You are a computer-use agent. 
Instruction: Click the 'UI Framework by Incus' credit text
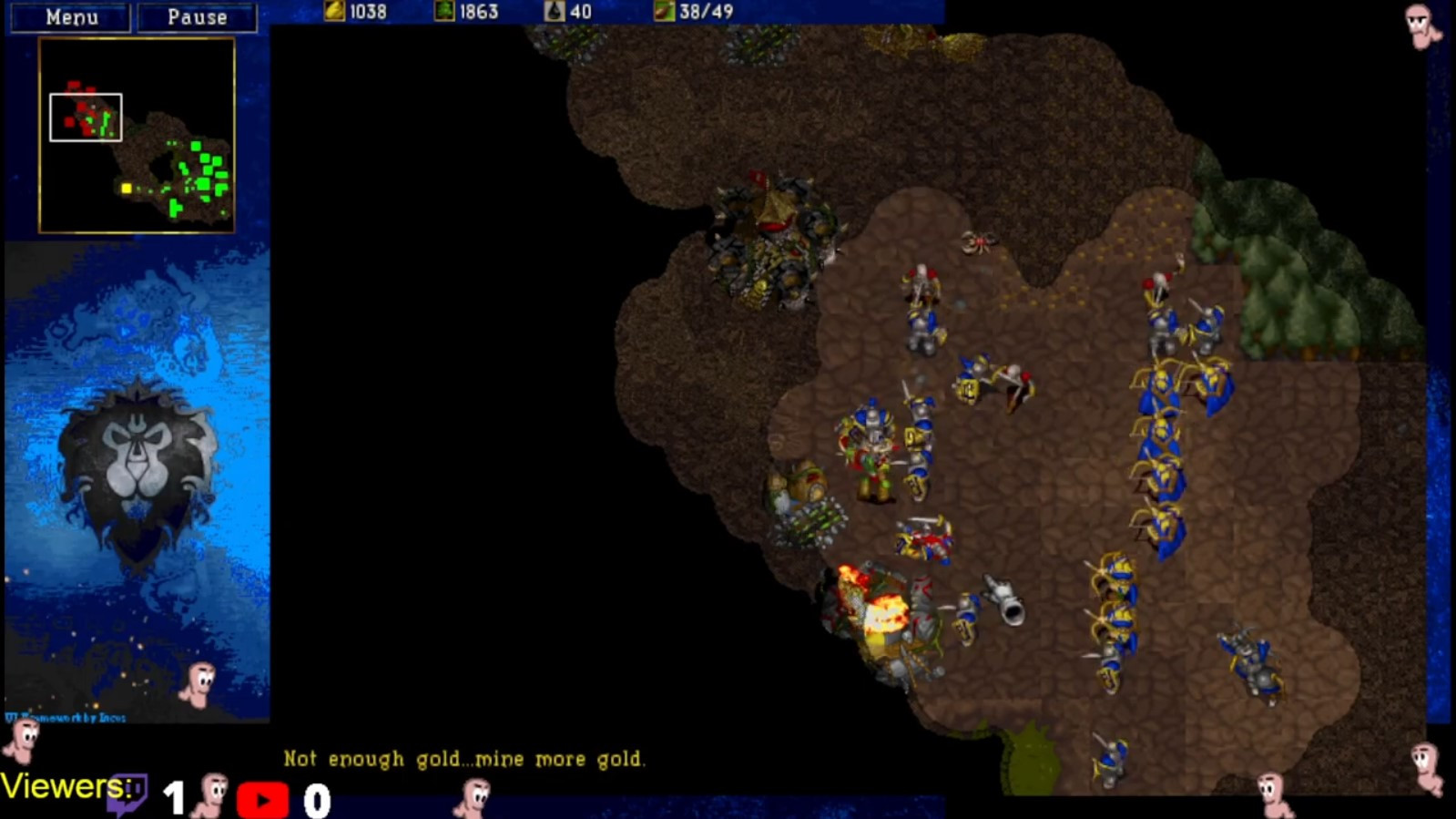point(64,719)
